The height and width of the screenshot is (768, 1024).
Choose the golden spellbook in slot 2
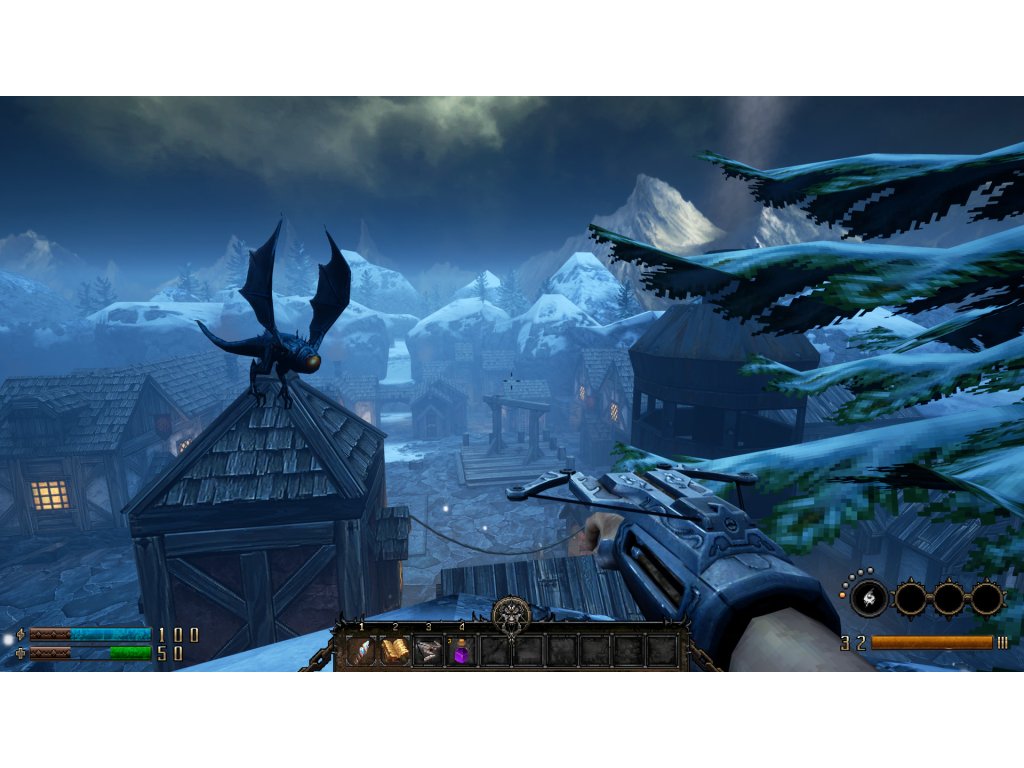[x=395, y=651]
